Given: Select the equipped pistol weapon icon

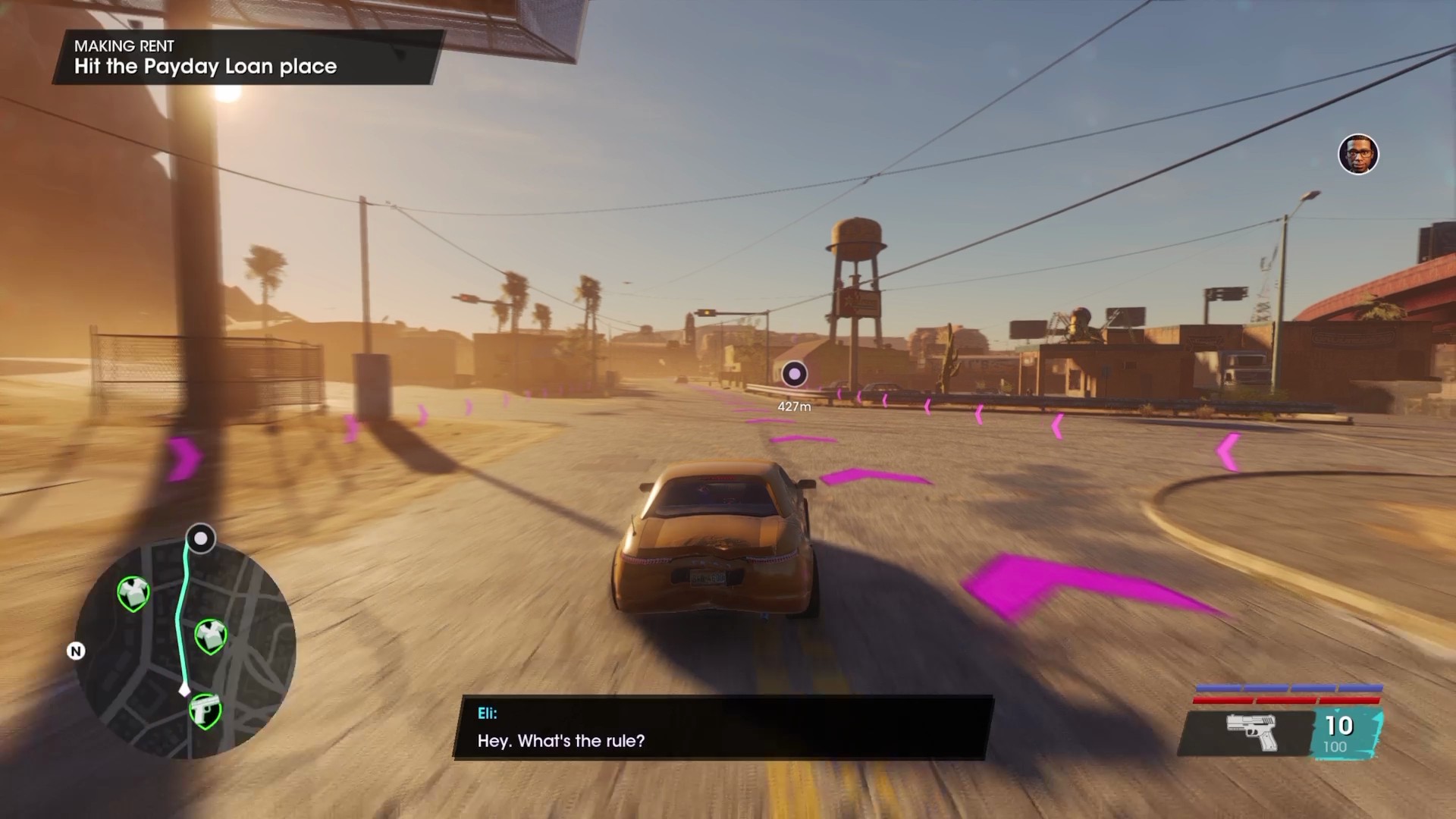Looking at the screenshot, I should pos(1251,732).
